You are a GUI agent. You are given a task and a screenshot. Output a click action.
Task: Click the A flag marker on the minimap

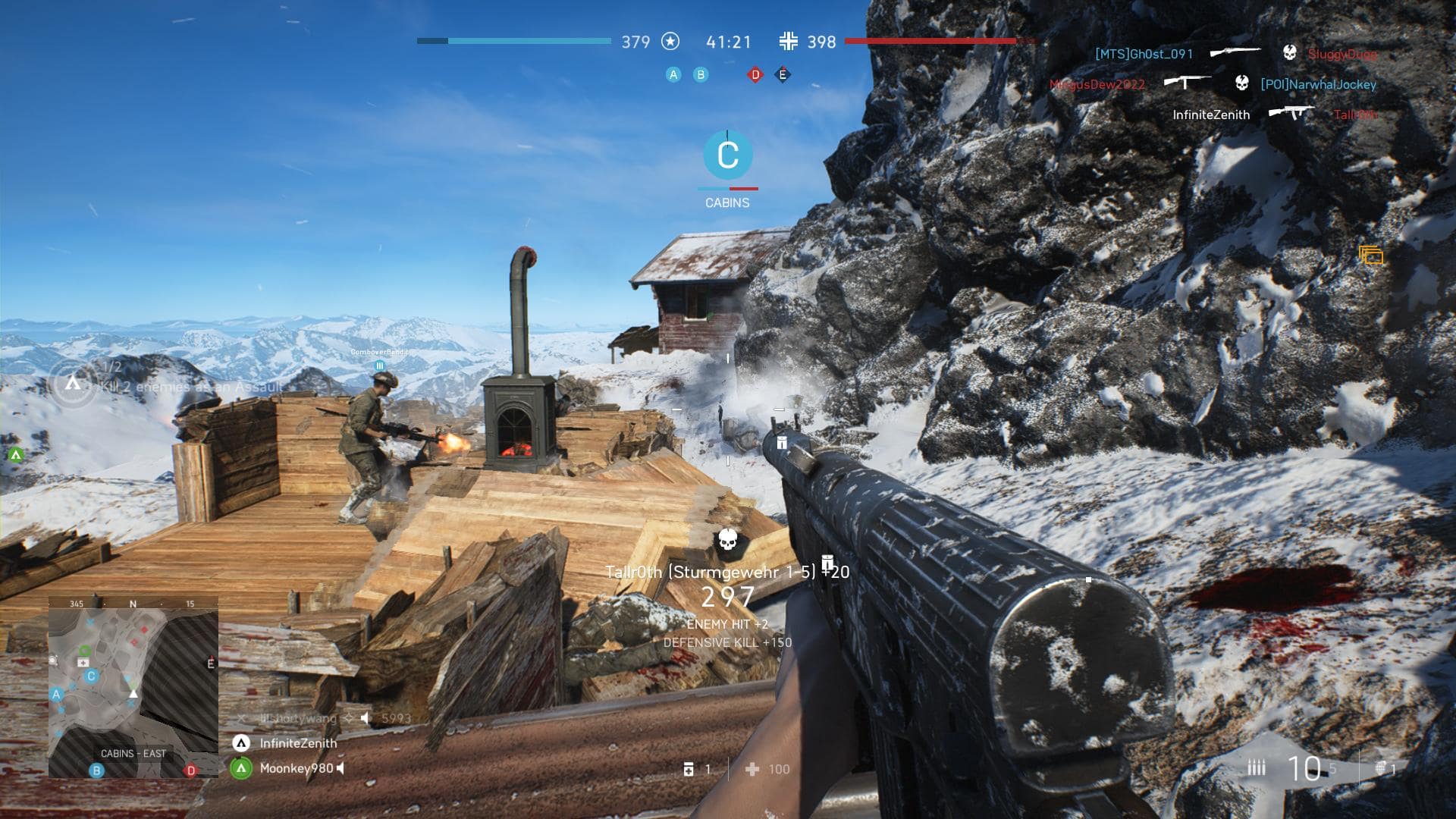[56, 694]
